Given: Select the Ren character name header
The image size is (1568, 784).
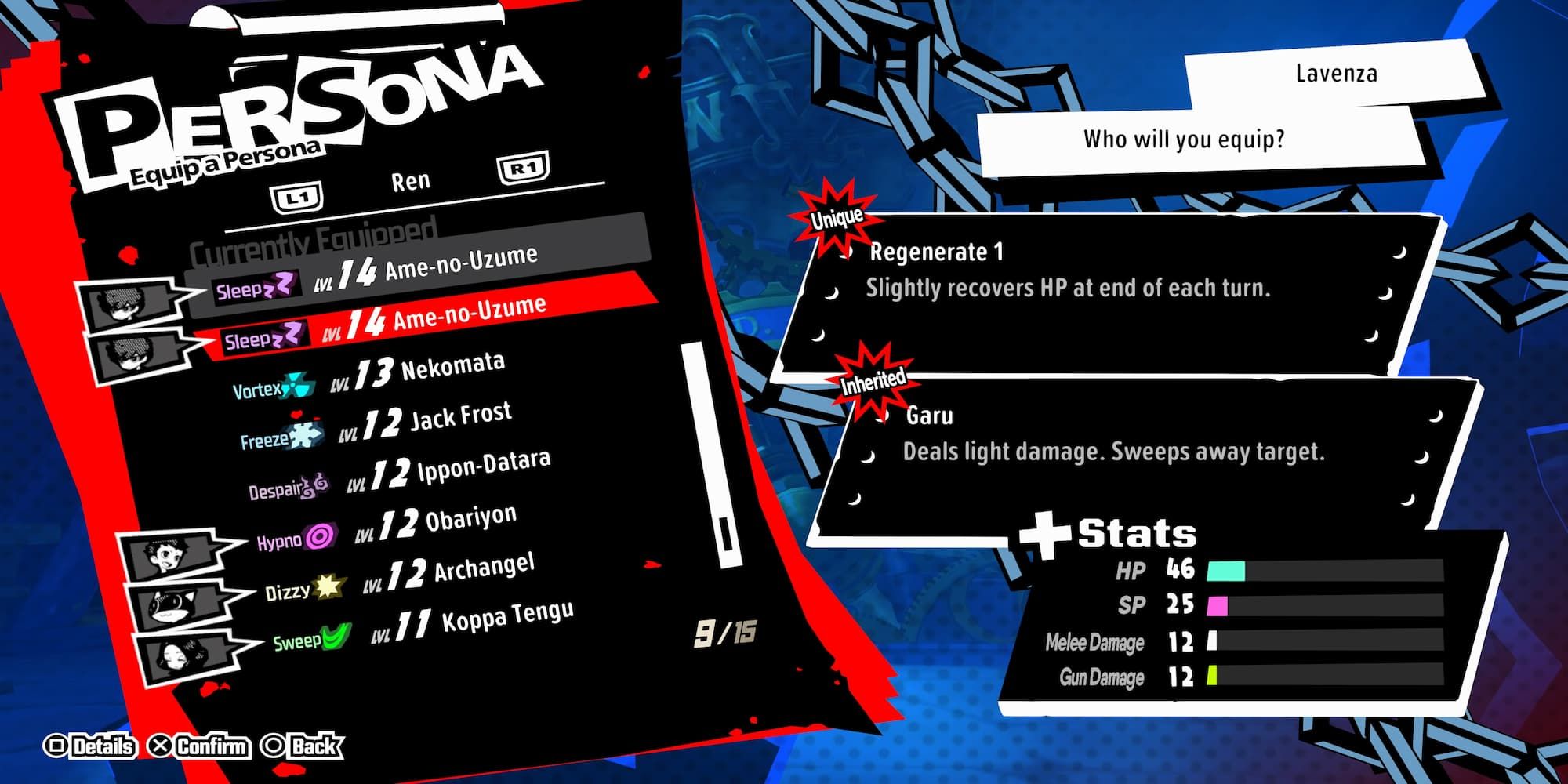Looking at the screenshot, I should point(411,180).
